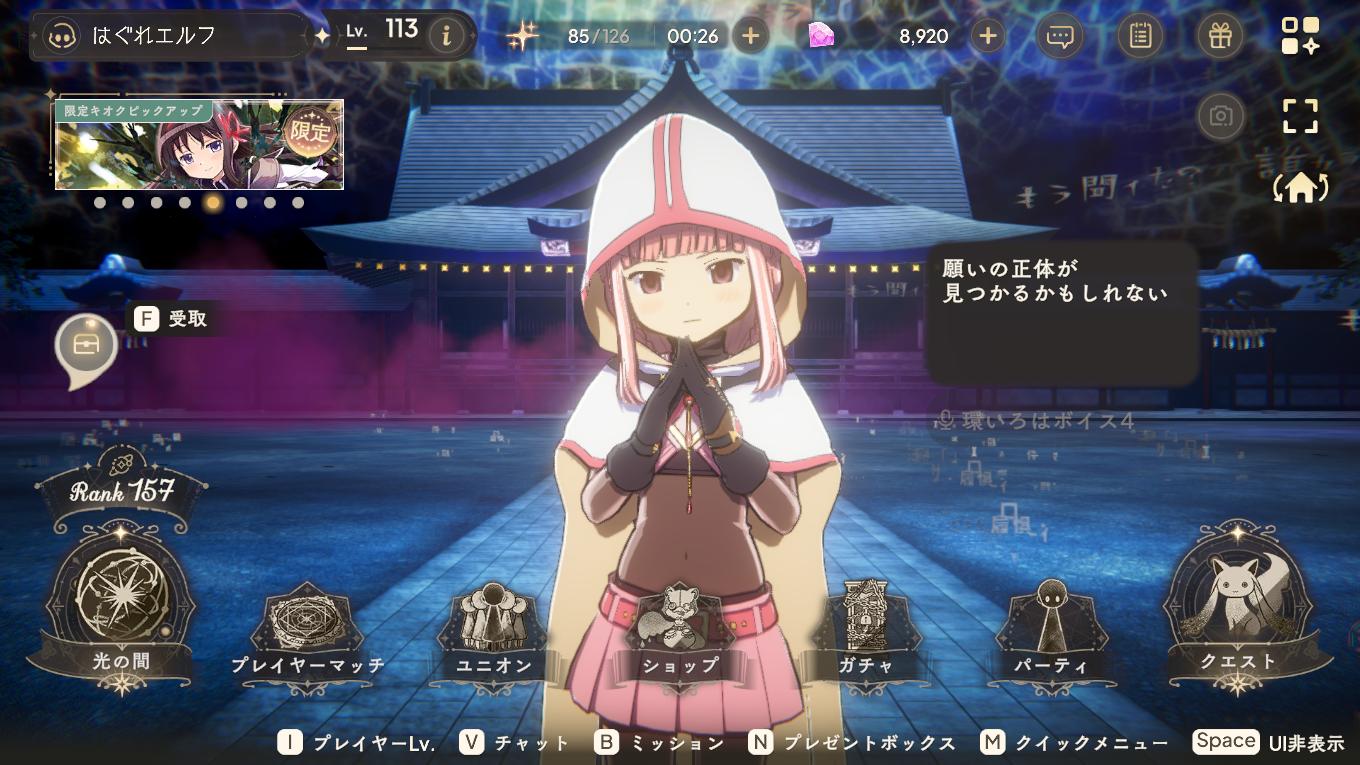Claim rewards from the treasure chest bubble
Screen dimensions: 1360x765
coord(86,345)
